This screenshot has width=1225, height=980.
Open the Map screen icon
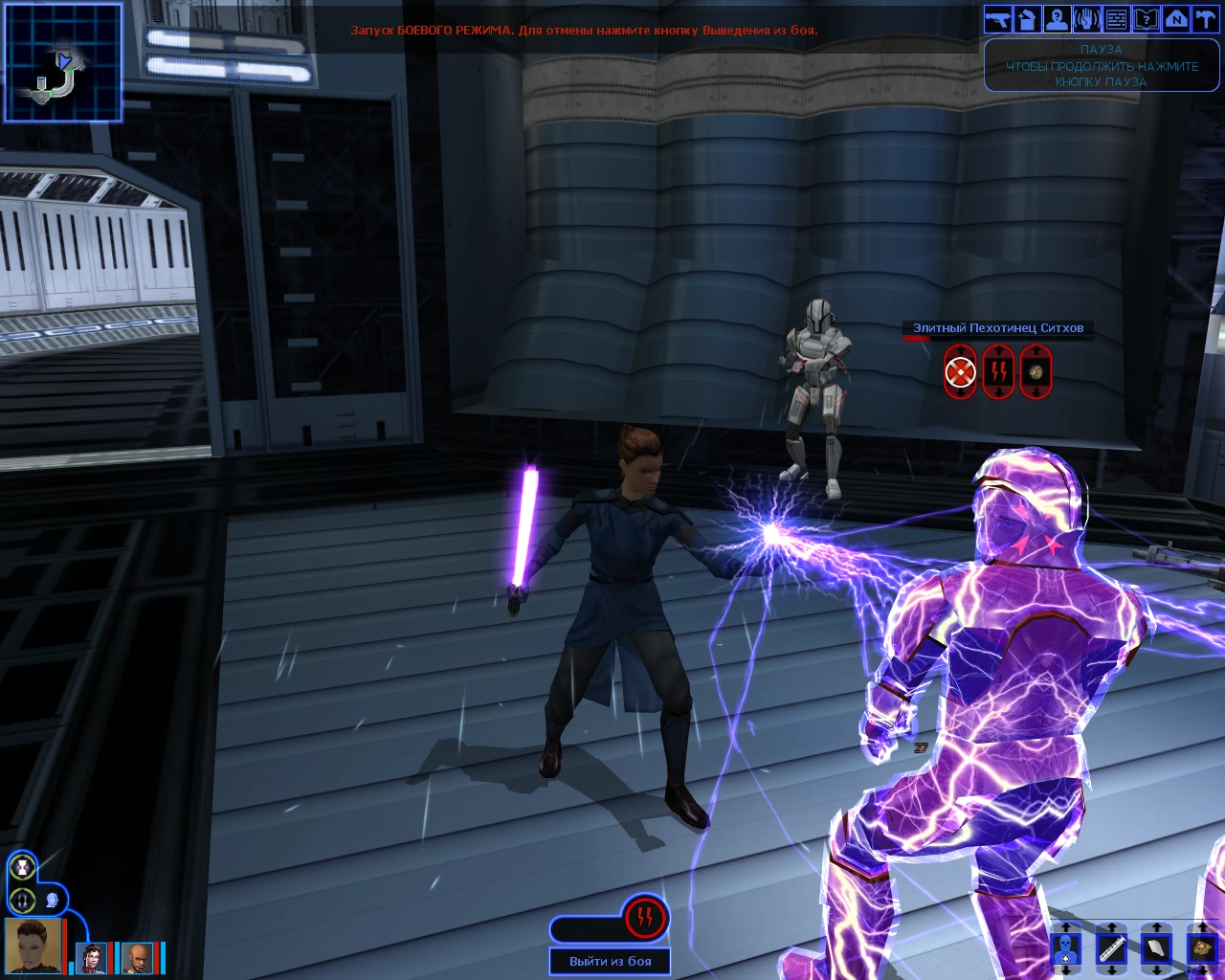point(1173,18)
